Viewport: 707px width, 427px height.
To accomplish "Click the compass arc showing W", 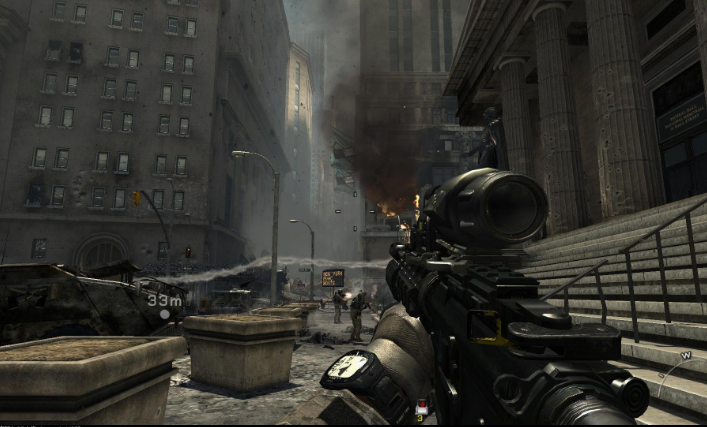I will [684, 357].
